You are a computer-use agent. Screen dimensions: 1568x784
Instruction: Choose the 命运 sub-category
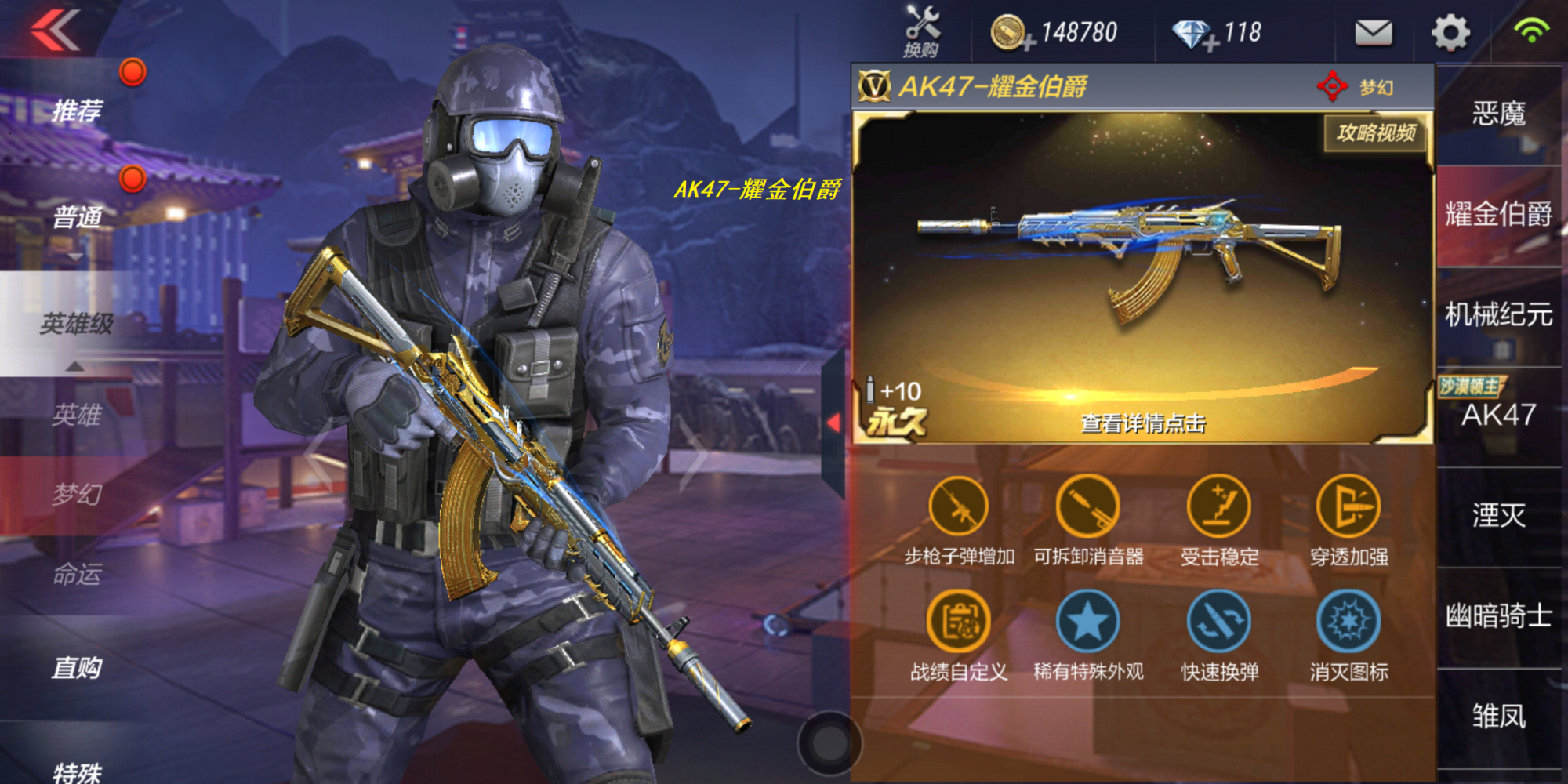pyautogui.click(x=77, y=575)
